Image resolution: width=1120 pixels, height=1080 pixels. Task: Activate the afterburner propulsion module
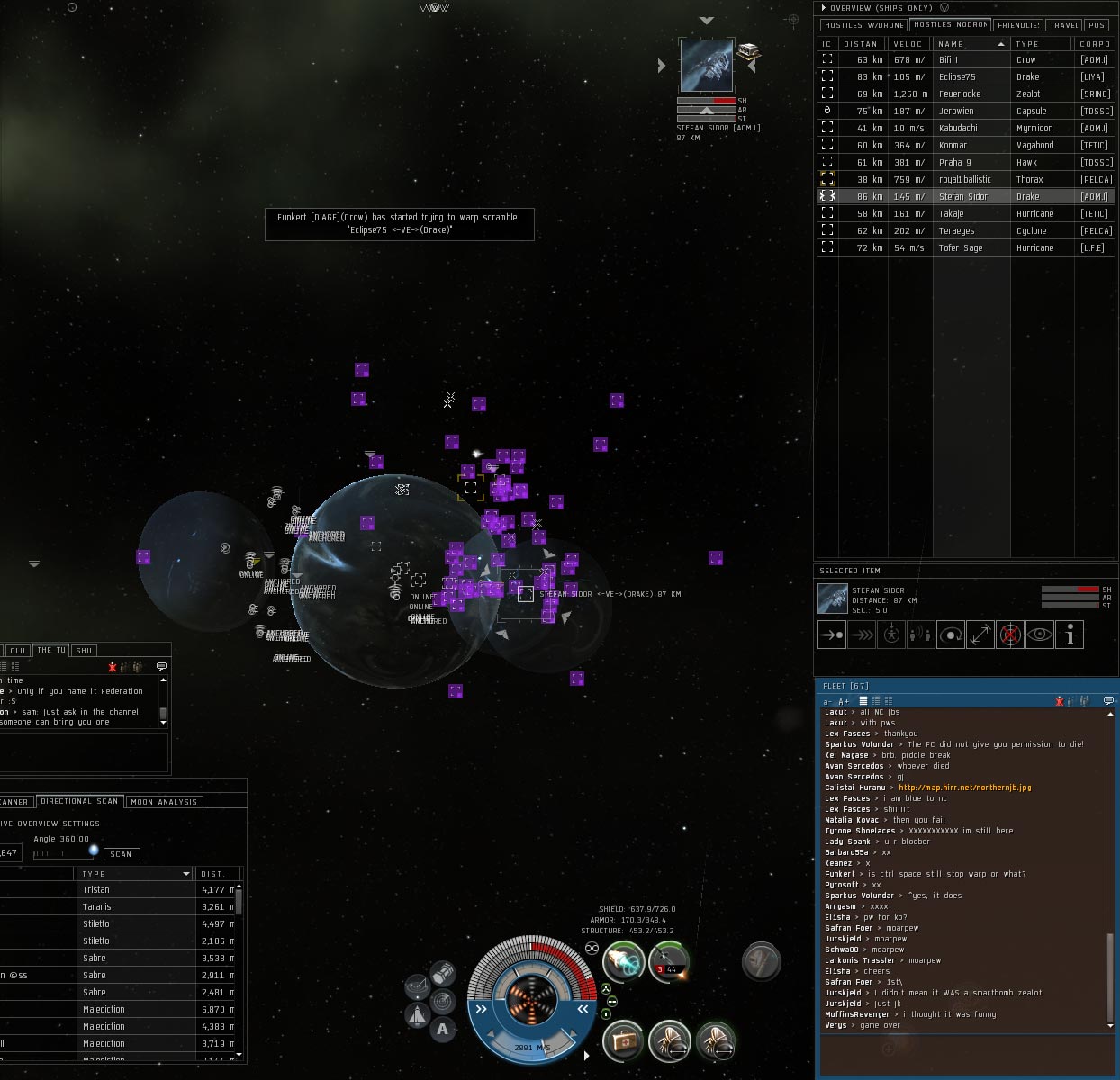pyautogui.click(x=622, y=961)
